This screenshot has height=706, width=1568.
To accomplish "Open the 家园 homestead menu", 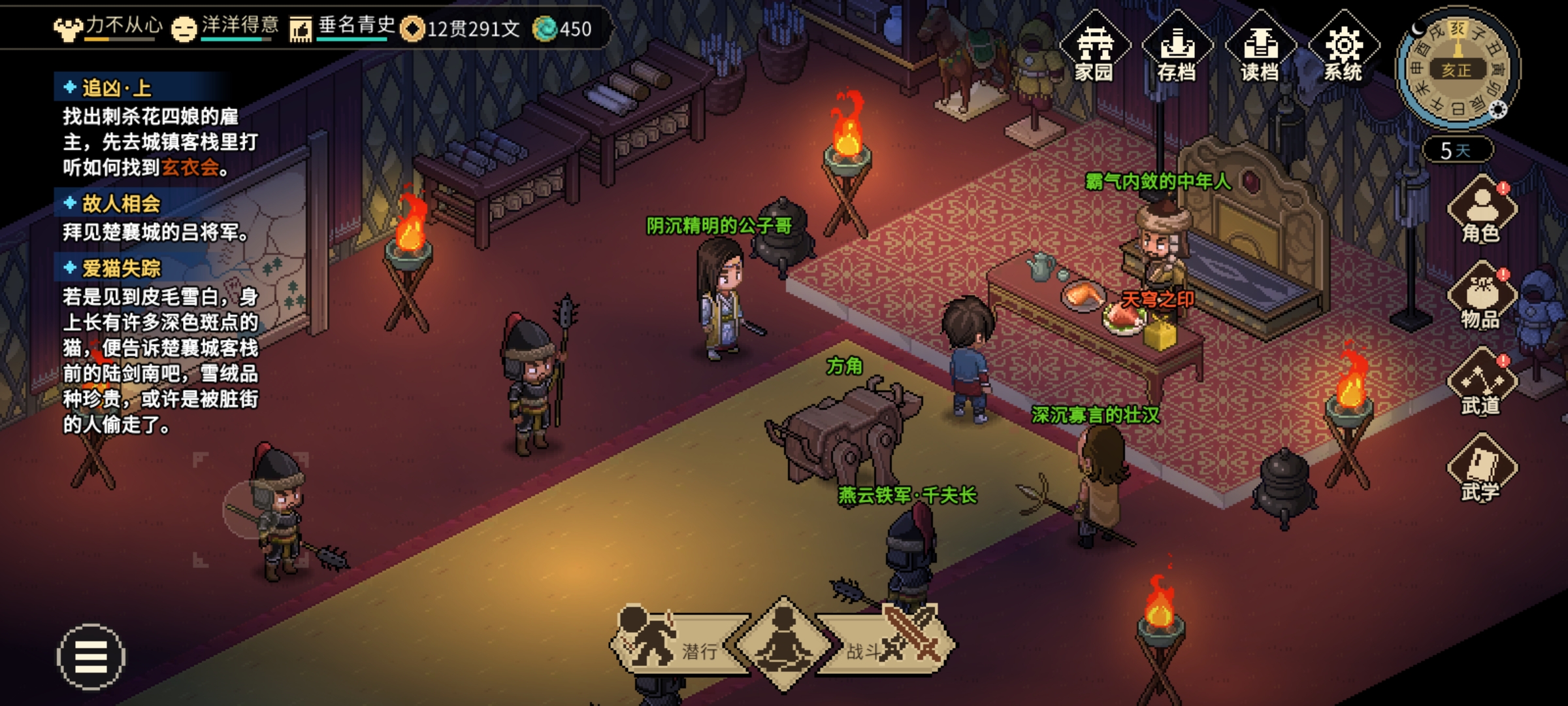I will [1094, 49].
